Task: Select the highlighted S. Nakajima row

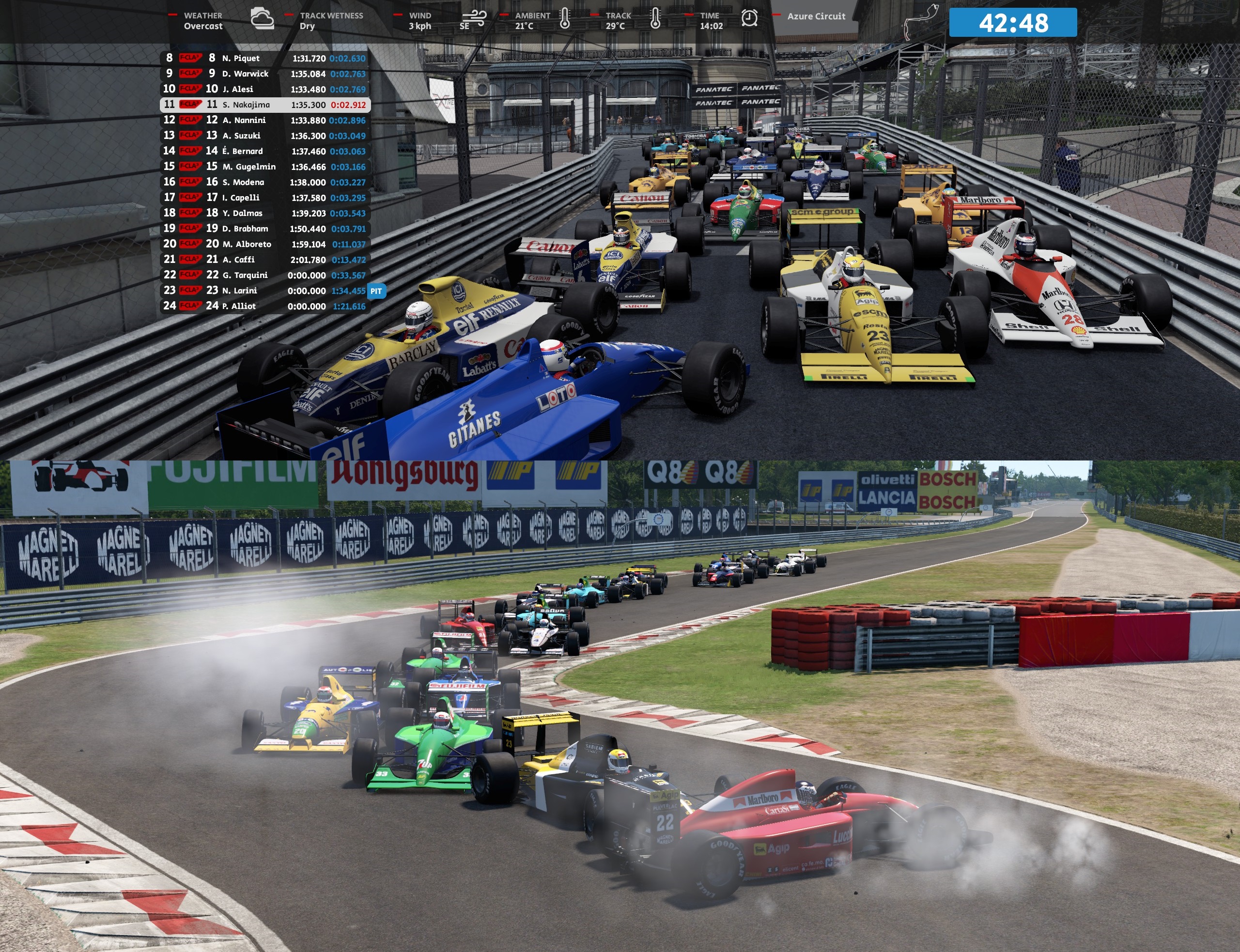Action: (x=265, y=105)
